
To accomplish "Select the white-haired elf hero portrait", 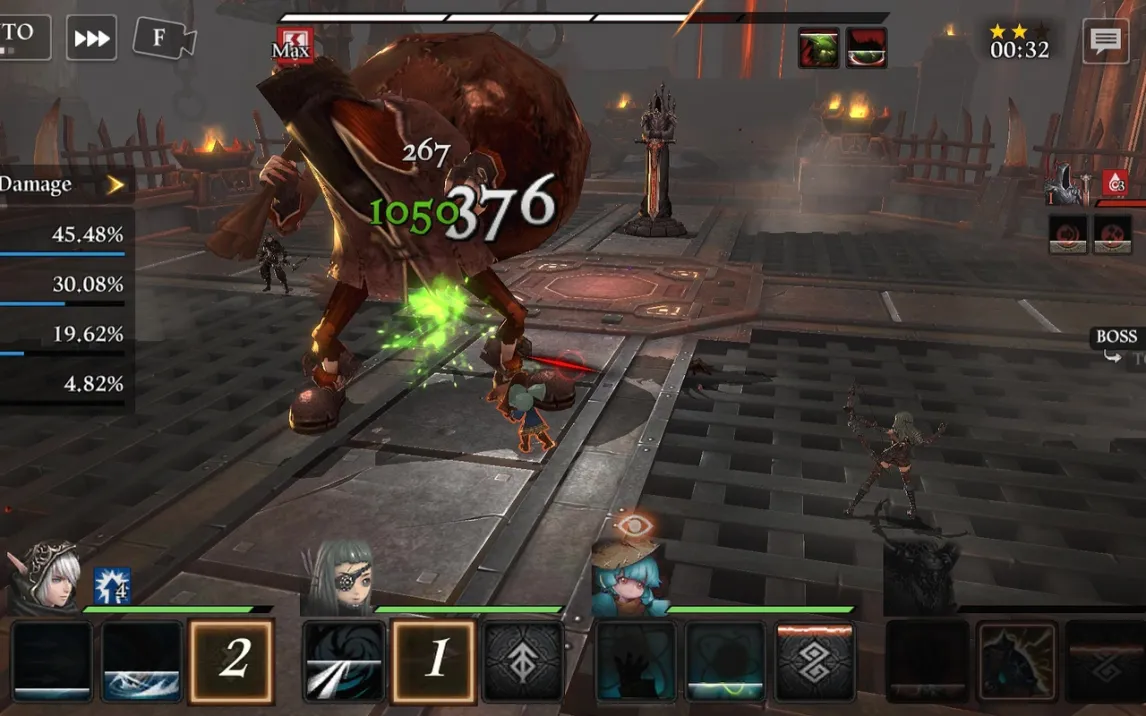I will (x=46, y=577).
